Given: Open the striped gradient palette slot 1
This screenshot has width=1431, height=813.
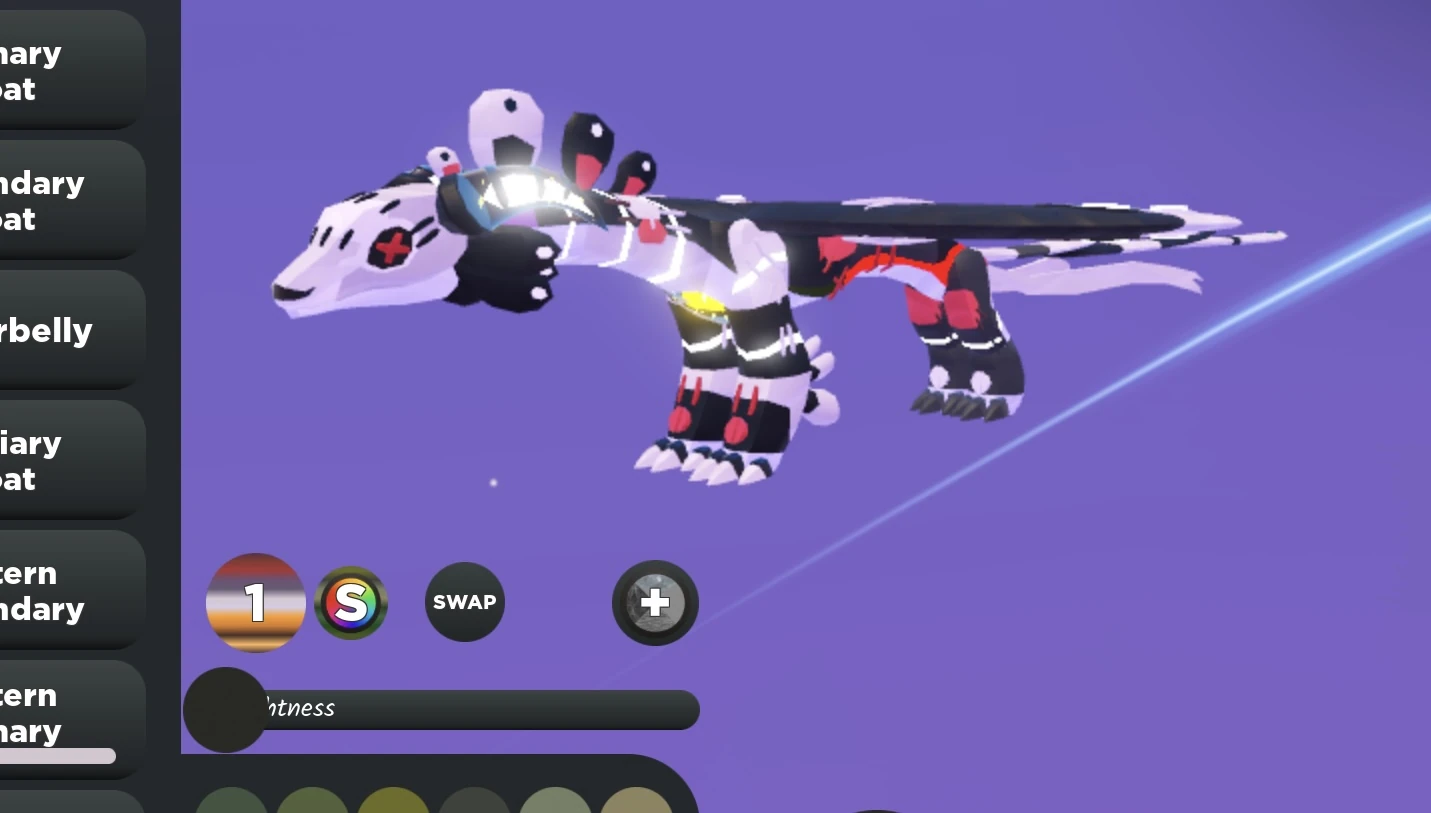Looking at the screenshot, I should click(x=256, y=602).
